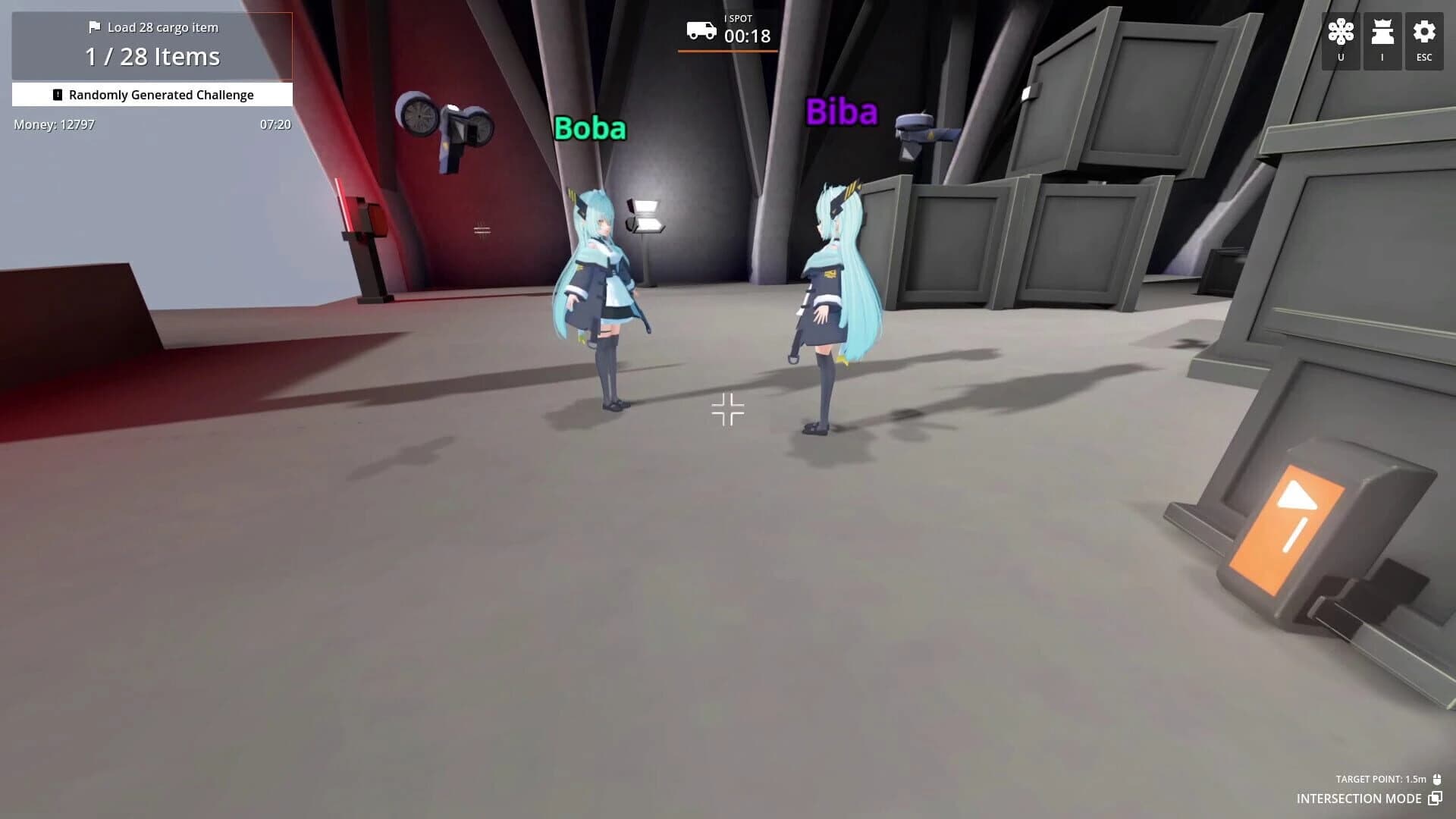Click the exclamation icon beside Randomly Generated Challenge

pos(56,94)
